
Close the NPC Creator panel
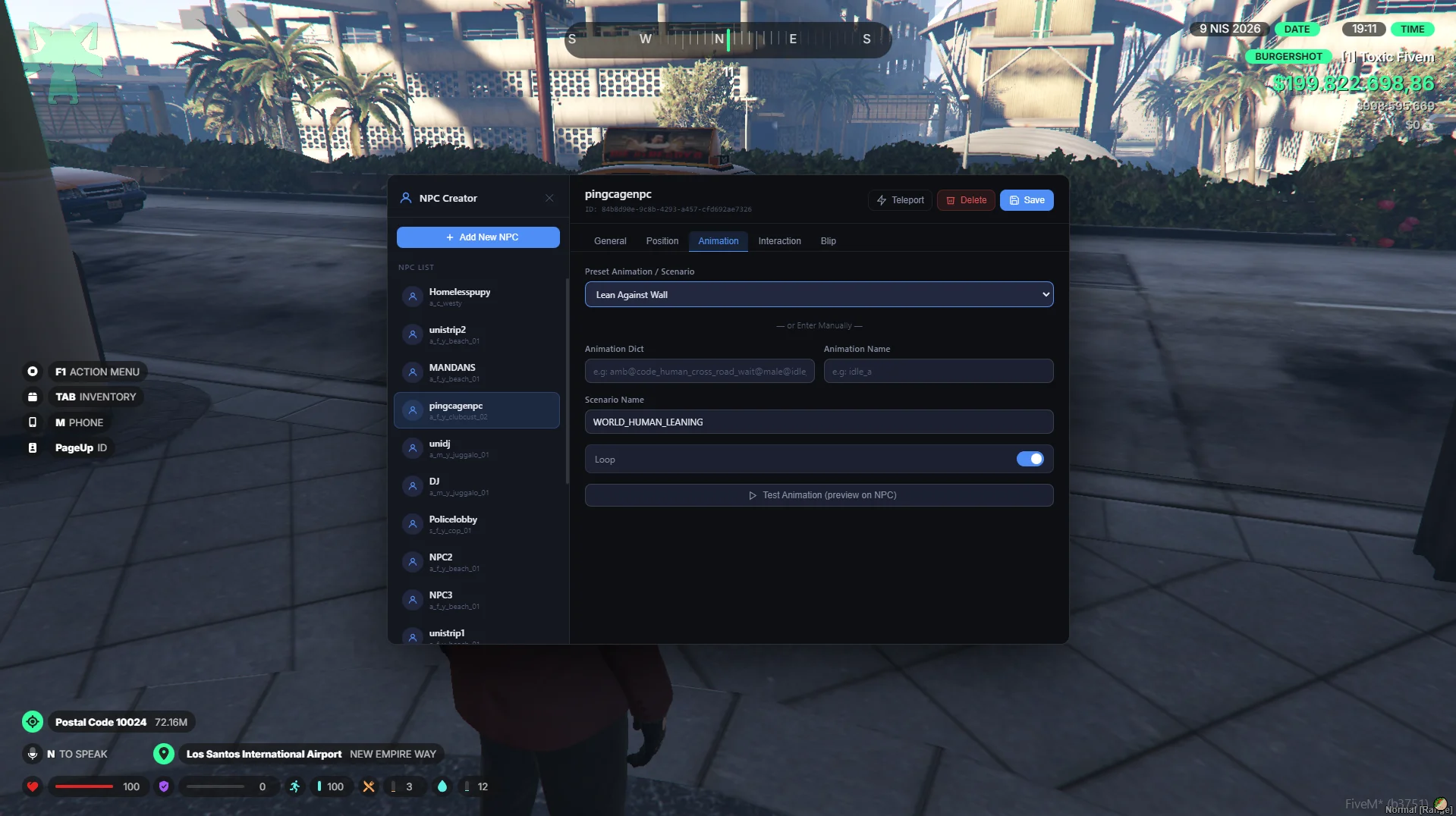(549, 199)
